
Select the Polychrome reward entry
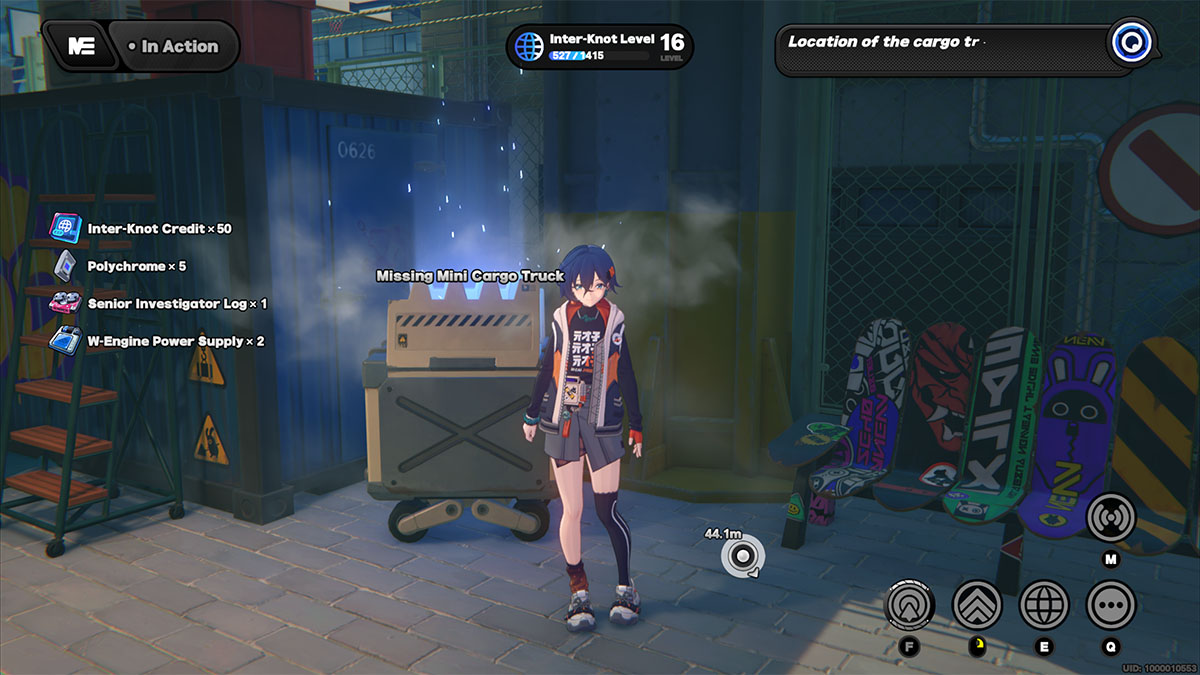[x=121, y=266]
